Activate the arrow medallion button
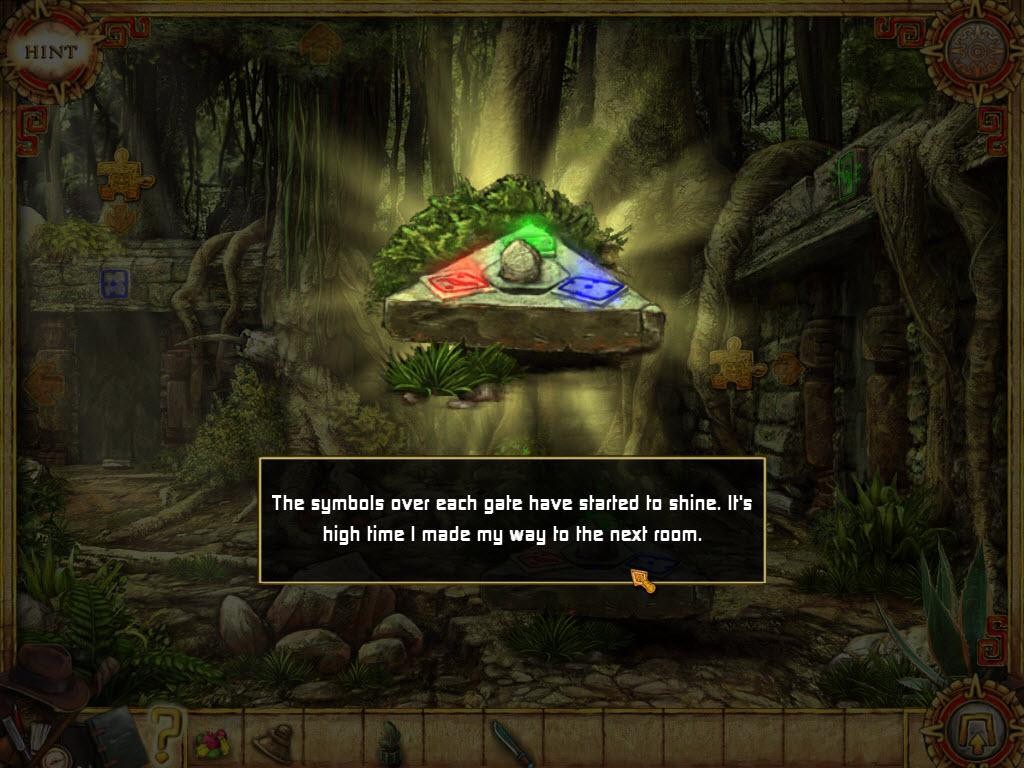This screenshot has width=1024, height=768. coord(968,722)
